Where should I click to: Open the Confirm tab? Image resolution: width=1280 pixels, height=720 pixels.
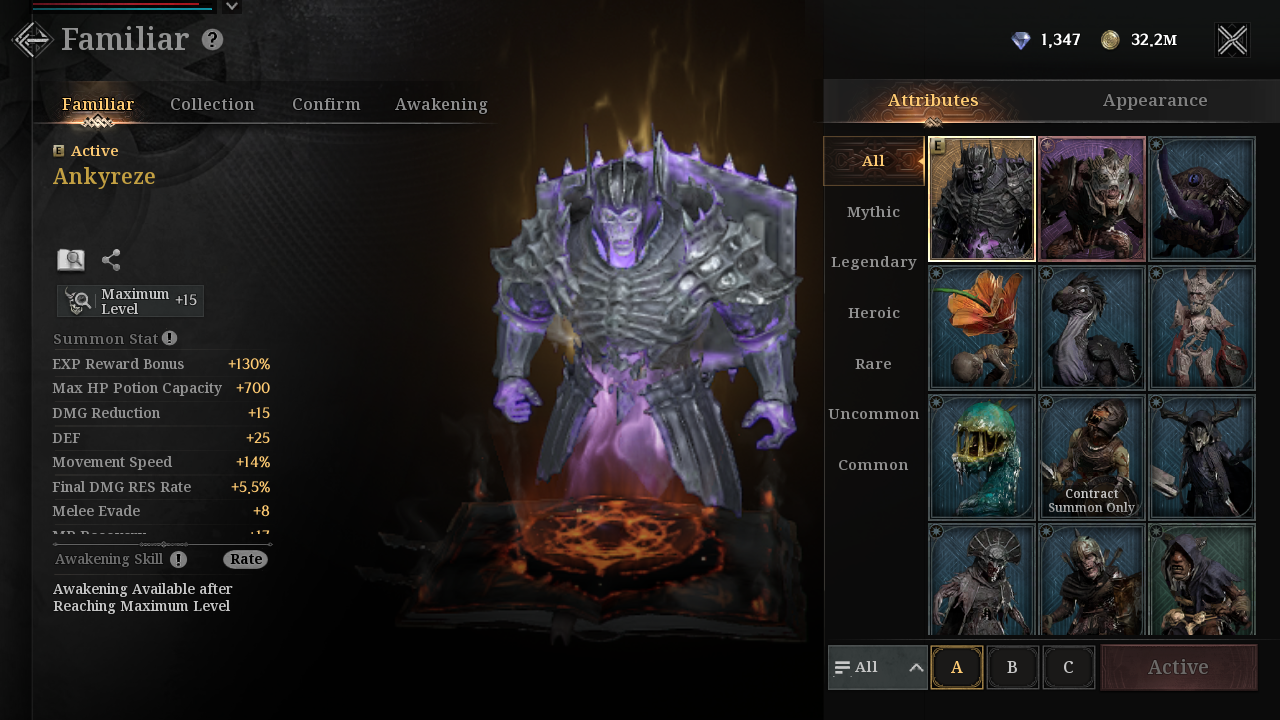326,104
